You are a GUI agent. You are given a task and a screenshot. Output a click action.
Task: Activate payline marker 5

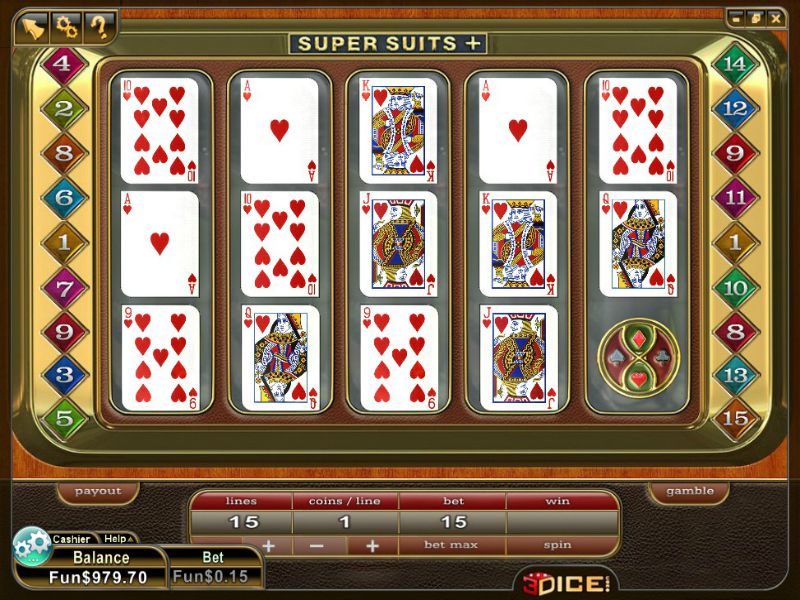pos(64,418)
